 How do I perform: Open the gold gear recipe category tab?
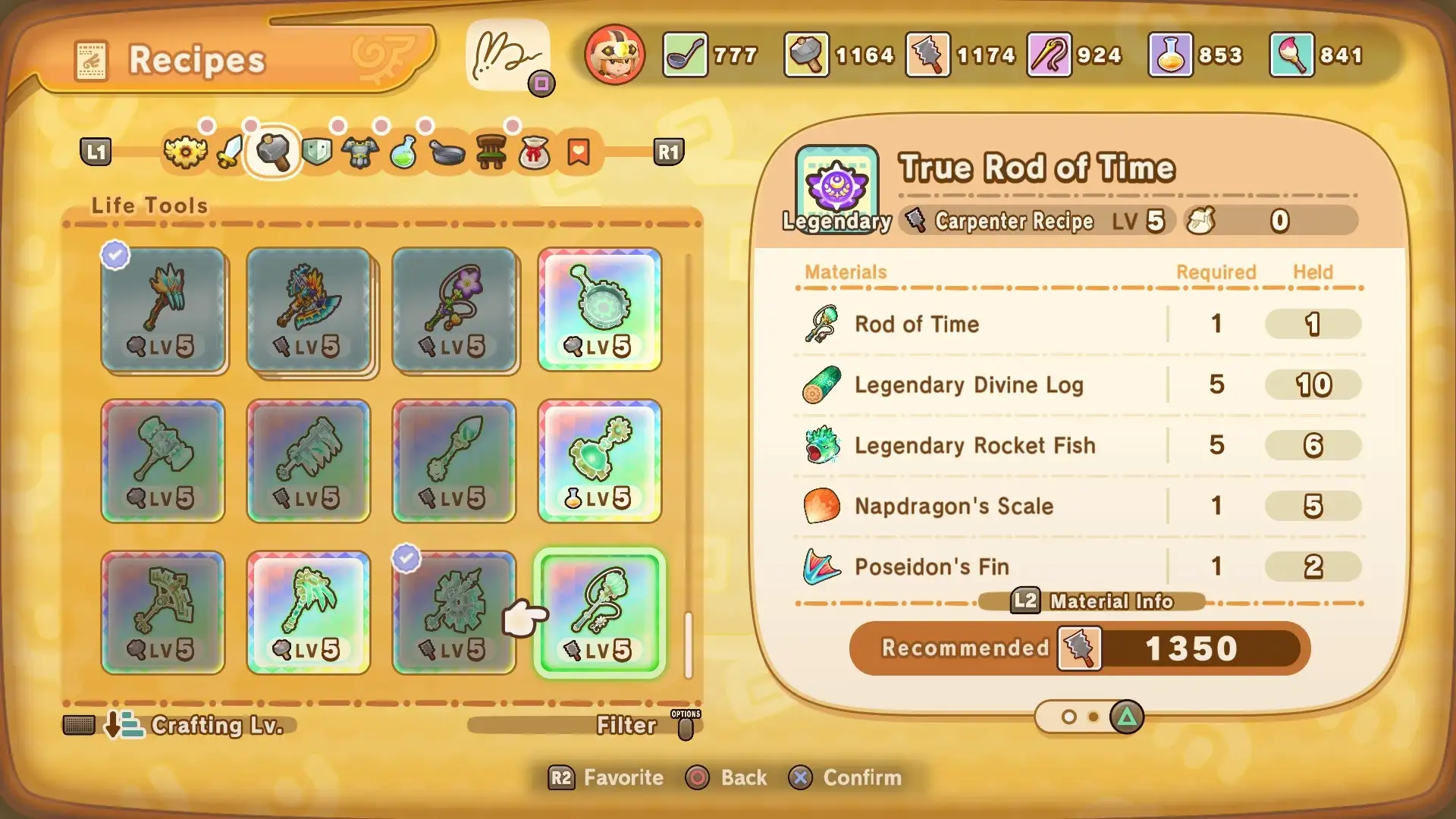coord(185,152)
